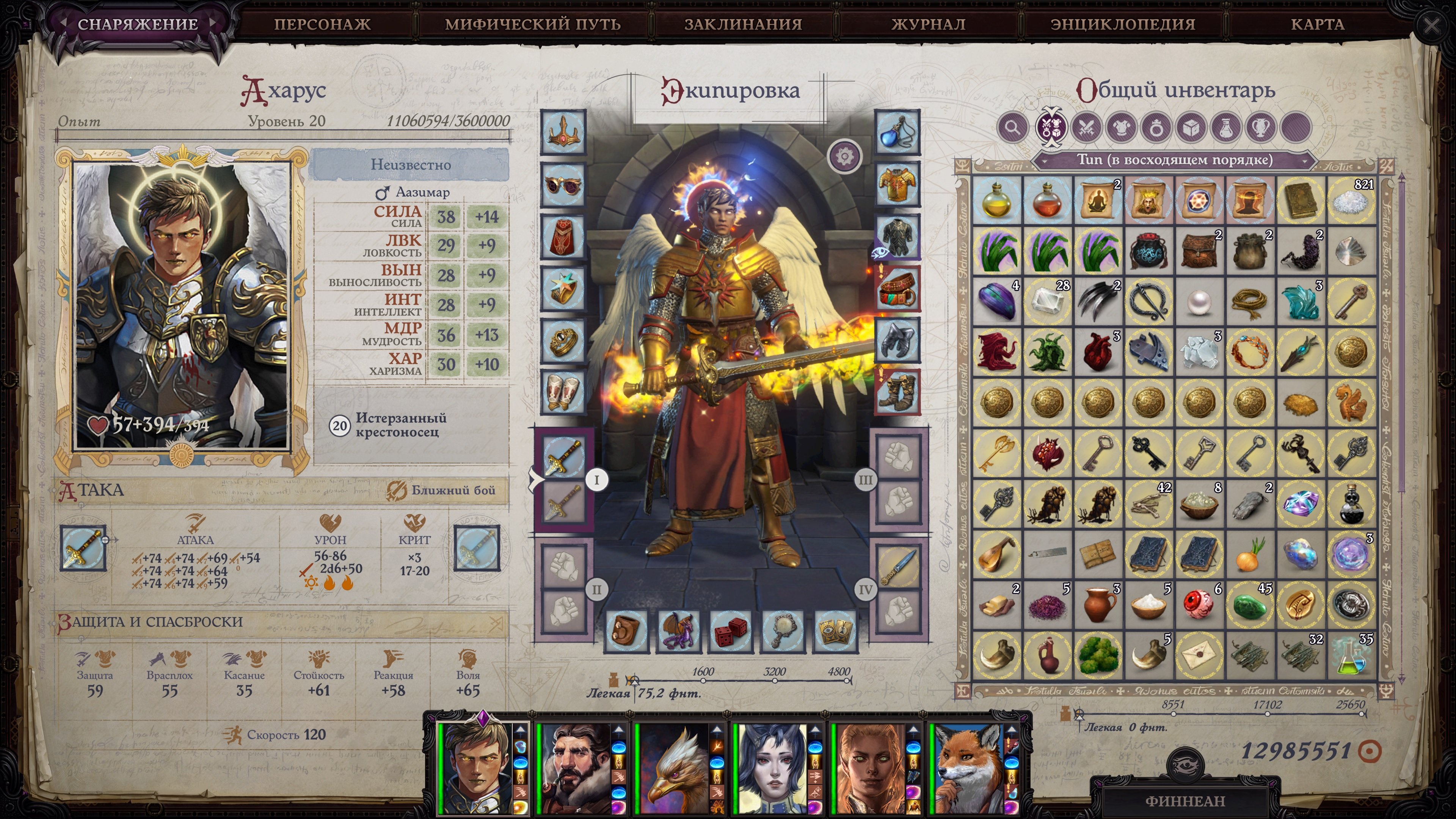Image resolution: width=1456 pixels, height=819 pixels.
Task: Switch to the КАРТА tab
Action: click(x=1317, y=24)
